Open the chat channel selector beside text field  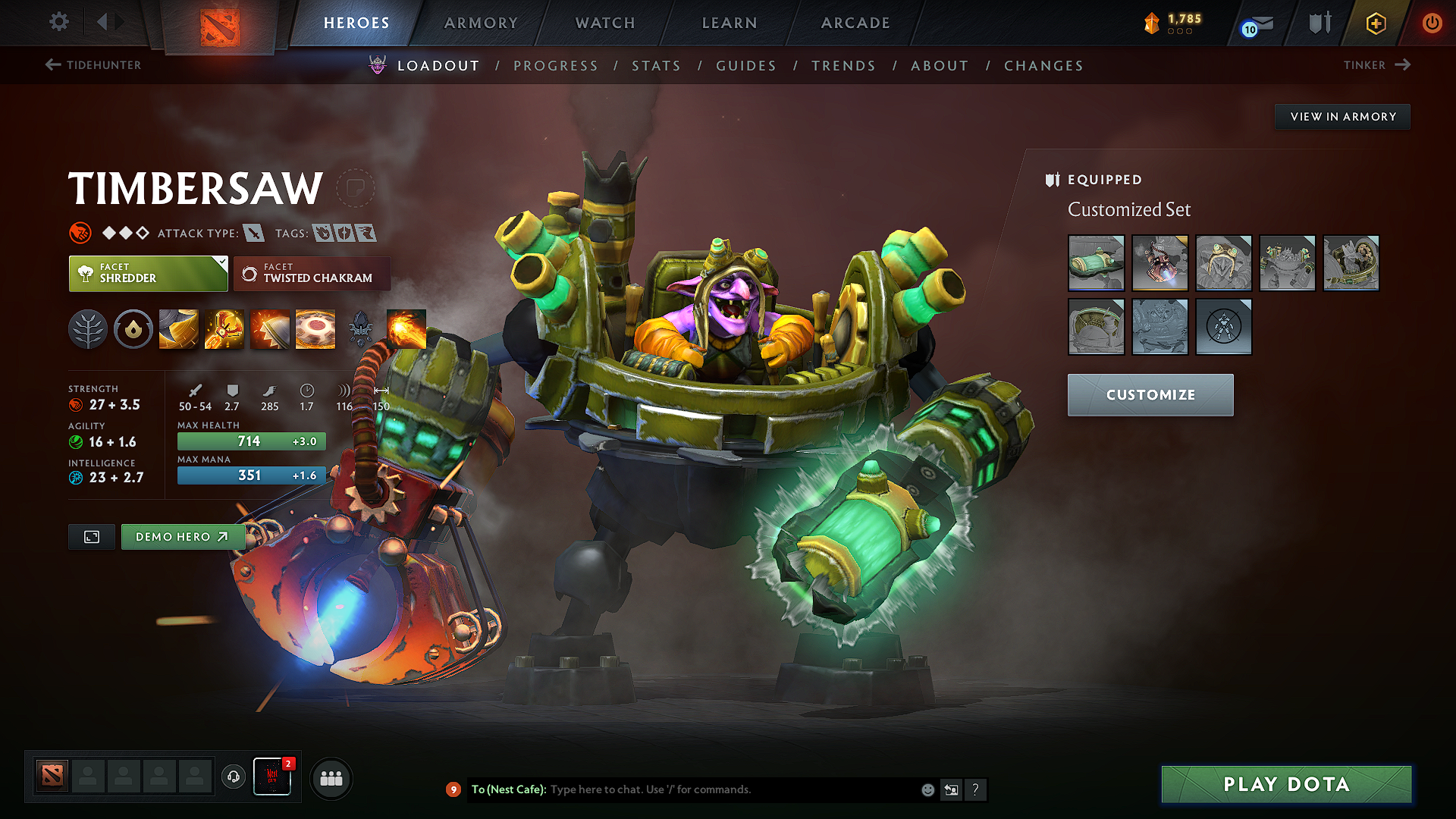pos(951,789)
